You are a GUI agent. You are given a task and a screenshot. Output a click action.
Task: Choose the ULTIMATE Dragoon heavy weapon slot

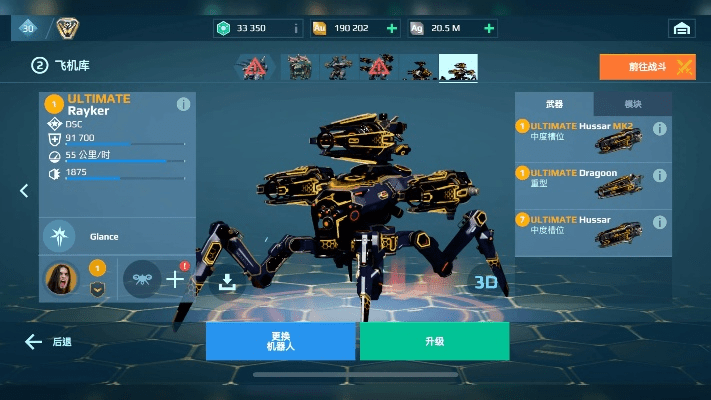592,186
